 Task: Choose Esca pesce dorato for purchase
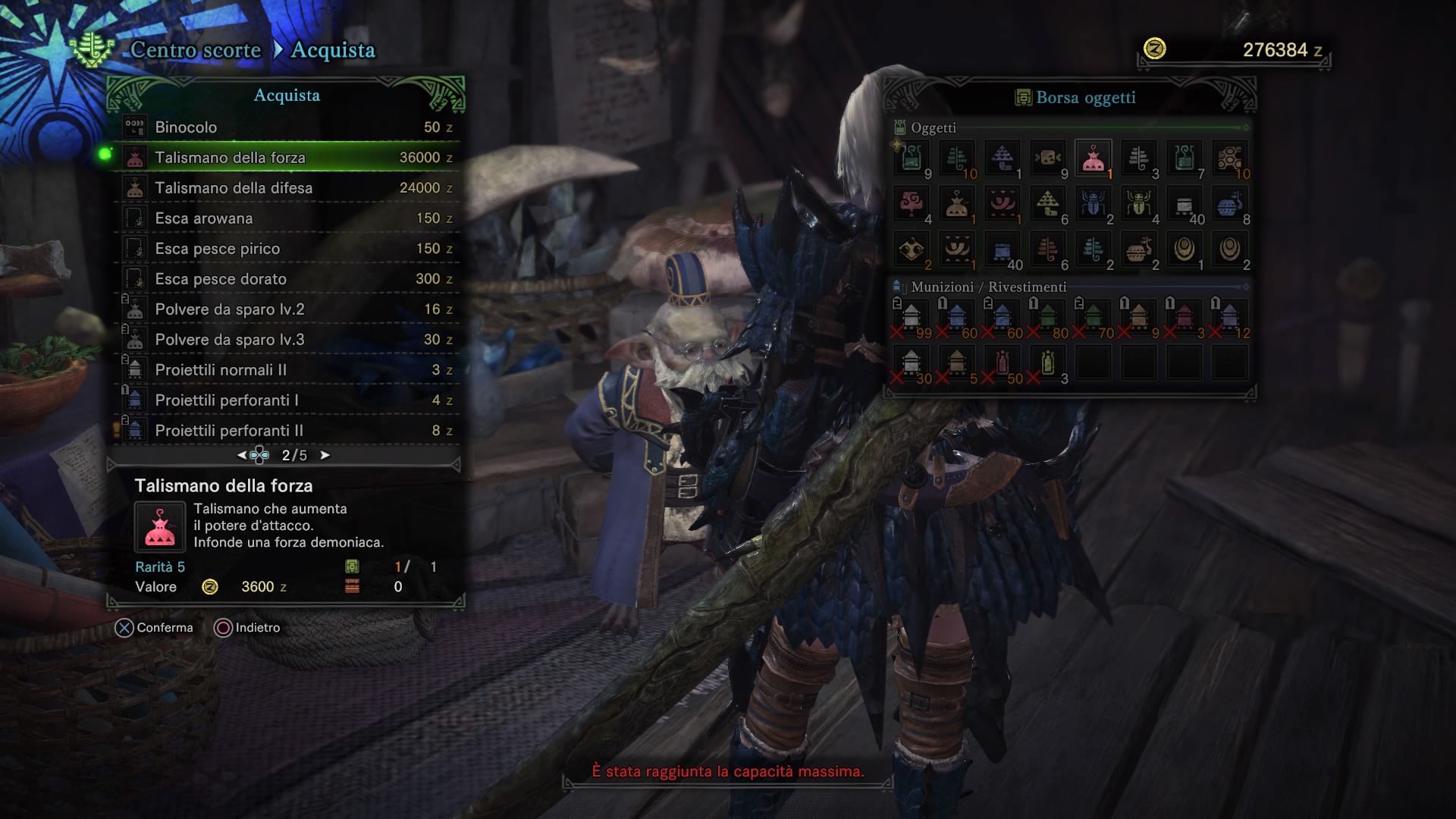(288, 279)
